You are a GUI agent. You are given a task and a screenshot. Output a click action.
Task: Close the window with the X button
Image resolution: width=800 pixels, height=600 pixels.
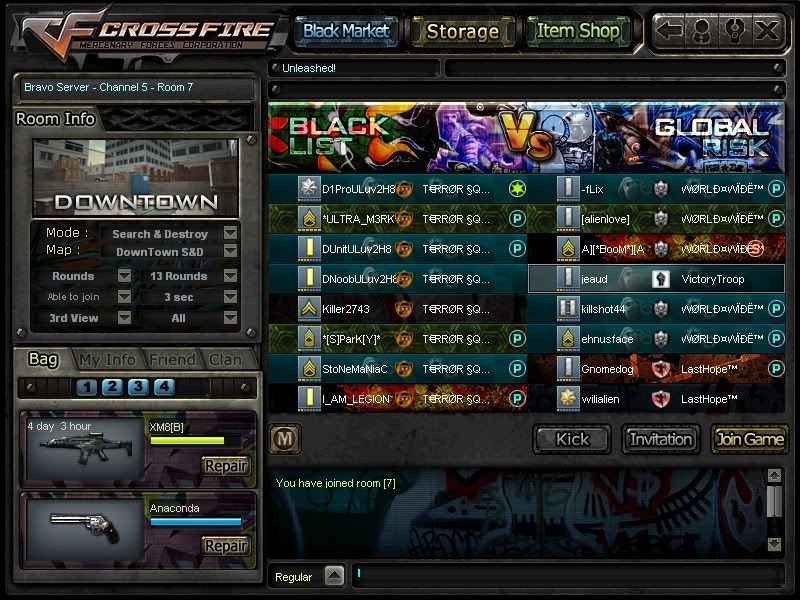pyautogui.click(x=767, y=30)
